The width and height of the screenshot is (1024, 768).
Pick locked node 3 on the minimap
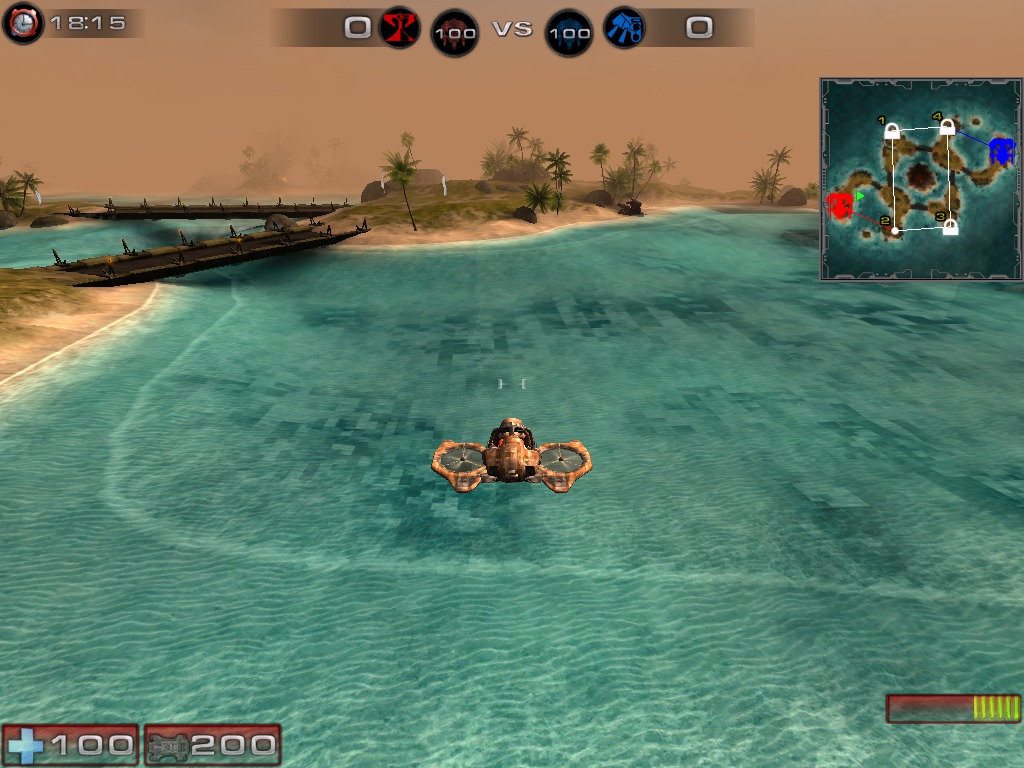(x=950, y=227)
